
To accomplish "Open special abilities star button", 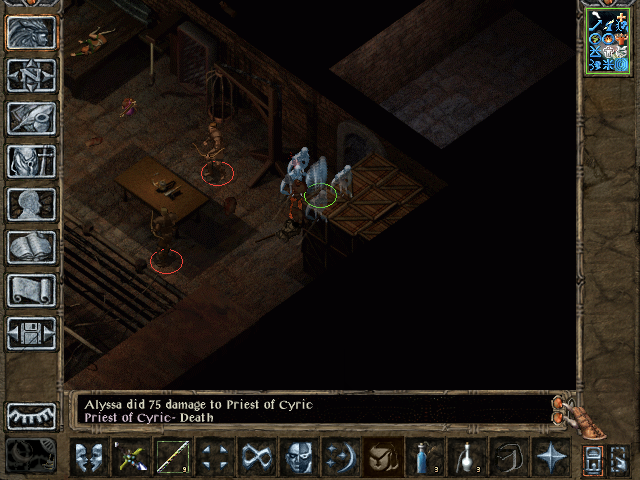I will coord(550,457).
